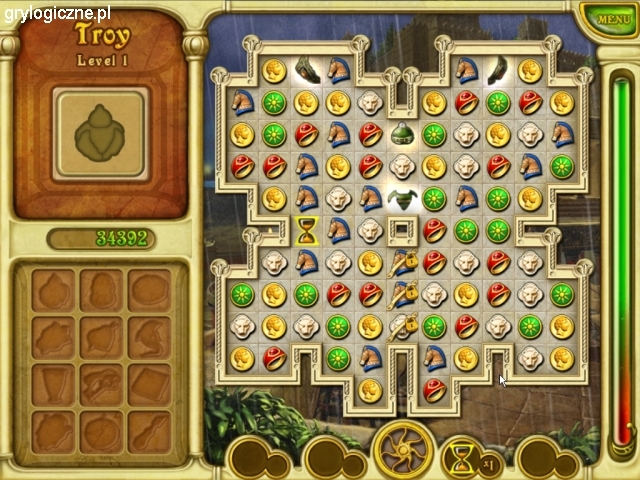This screenshot has width=640, height=480.
Task: Use the hourglass time bonus
Action: 462,460
